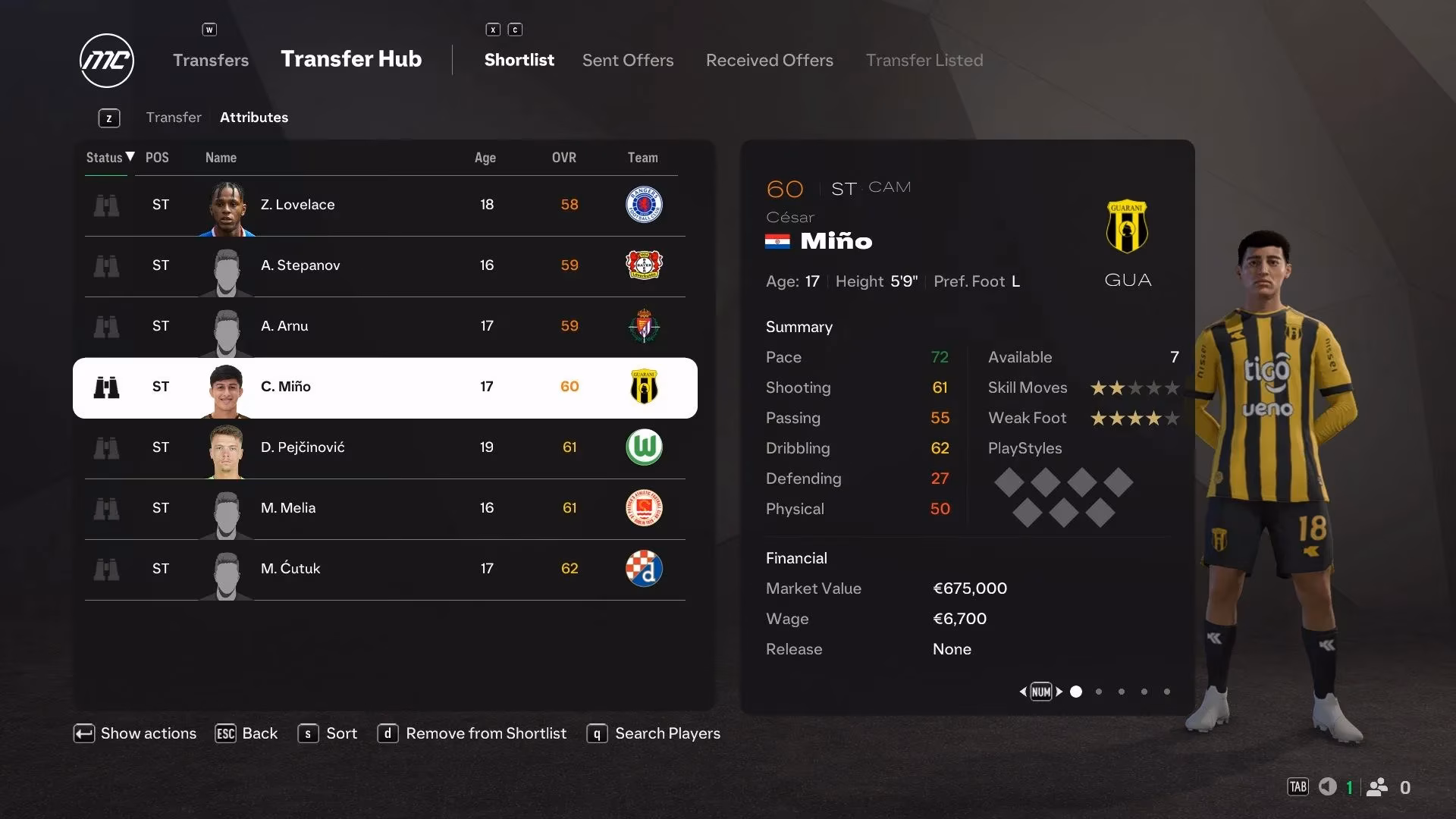Click the TAB indicator in the bottom right
The image size is (1456, 819).
click(1298, 787)
